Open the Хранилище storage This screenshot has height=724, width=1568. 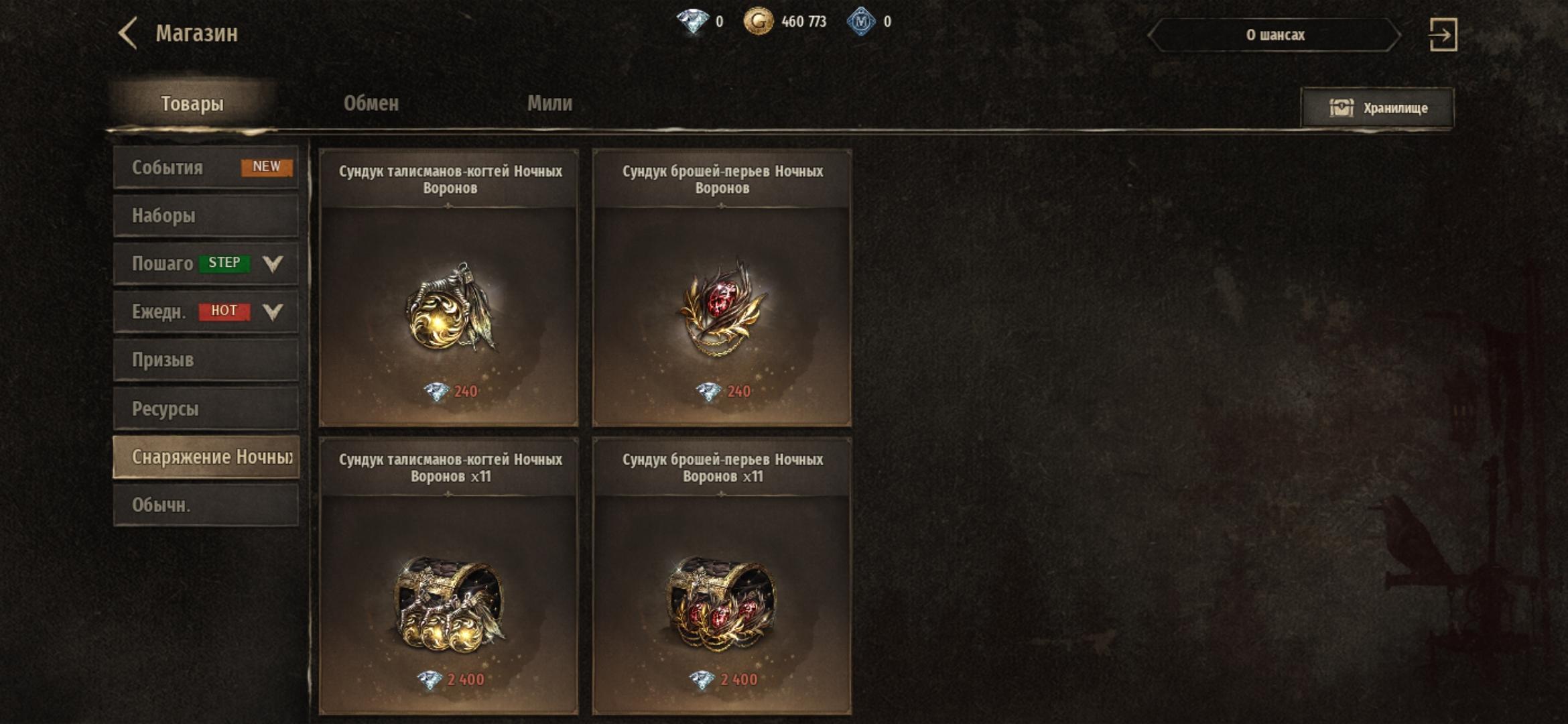1378,108
